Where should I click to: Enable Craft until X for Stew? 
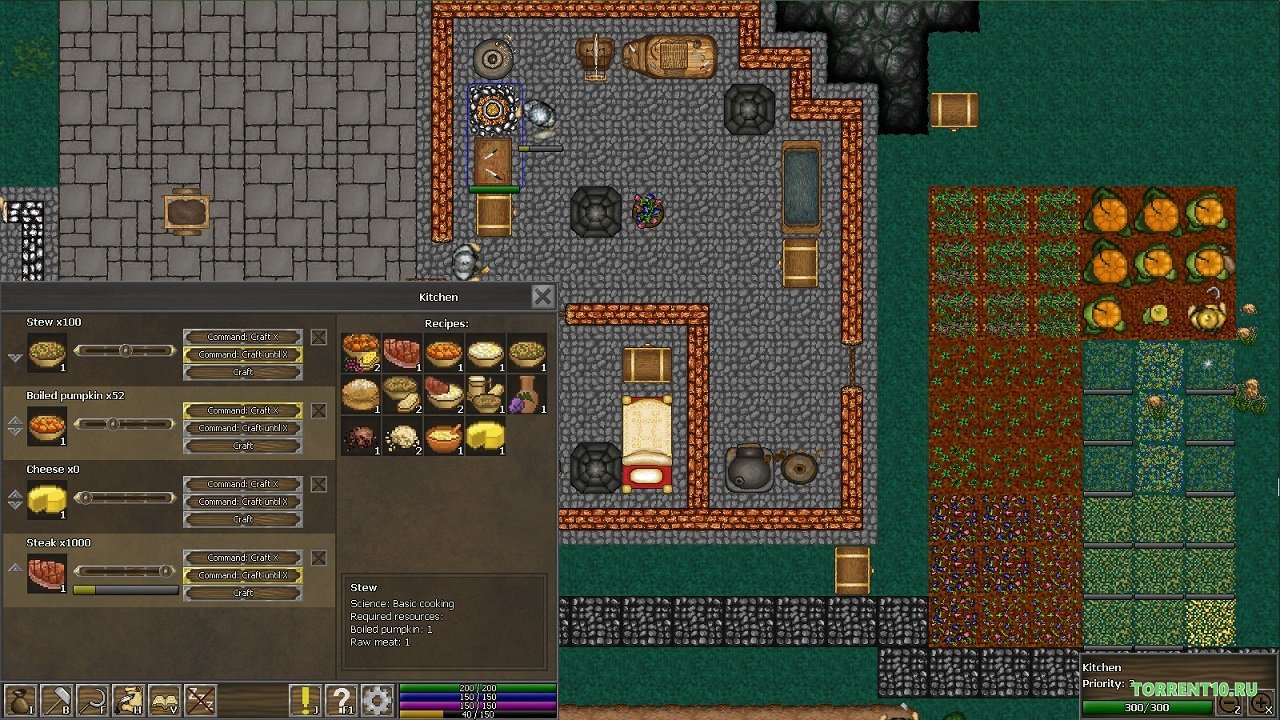tap(243, 354)
